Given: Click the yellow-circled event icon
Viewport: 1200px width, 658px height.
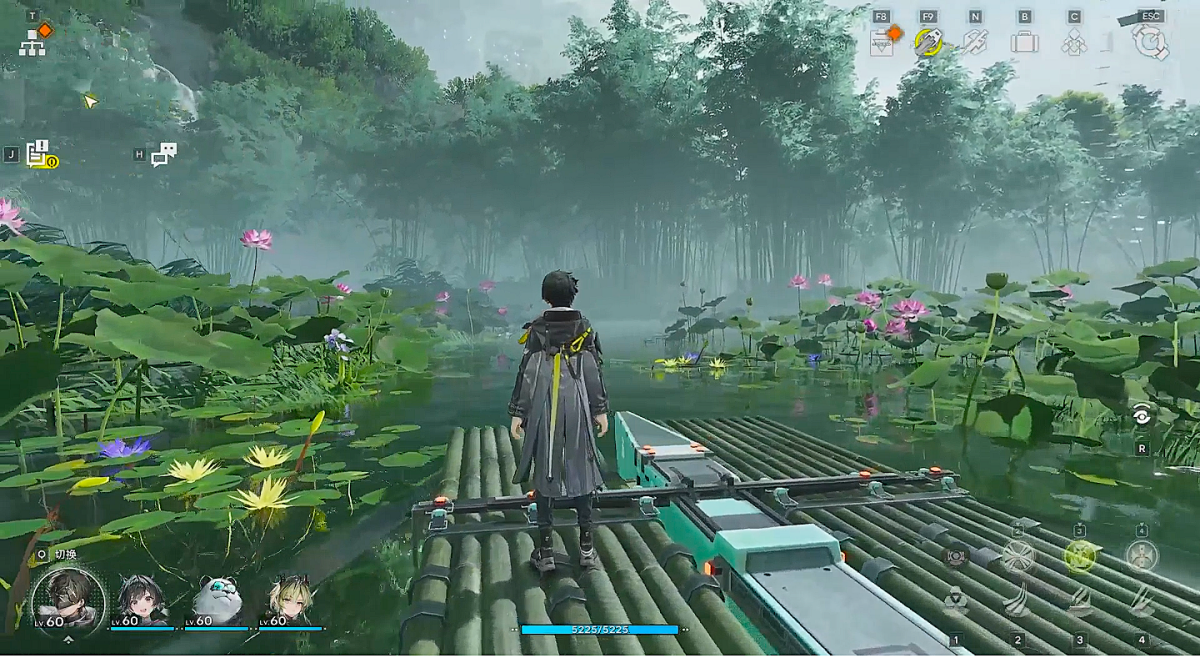Looking at the screenshot, I should tap(929, 42).
